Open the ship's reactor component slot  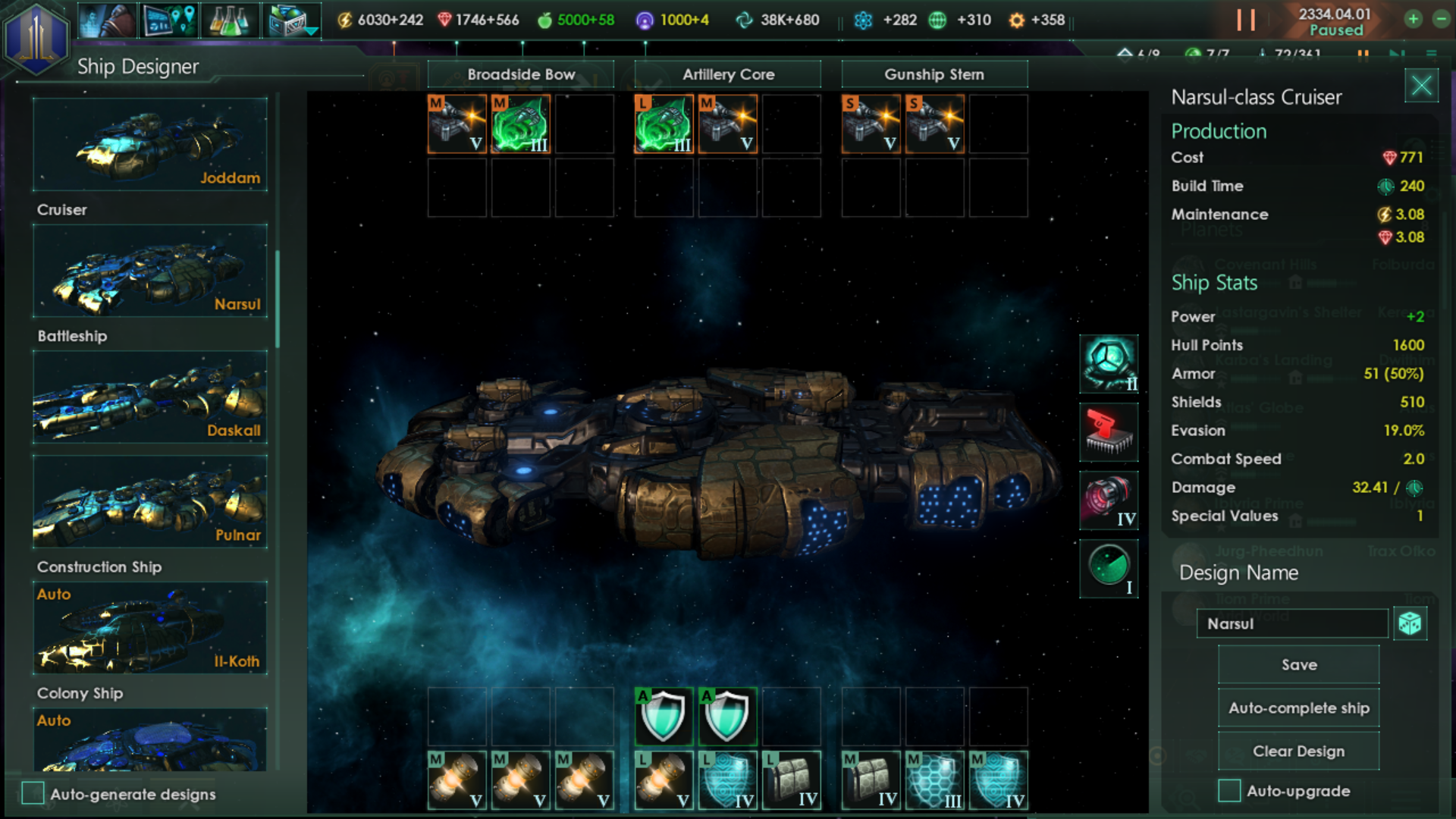pyautogui.click(x=1109, y=364)
